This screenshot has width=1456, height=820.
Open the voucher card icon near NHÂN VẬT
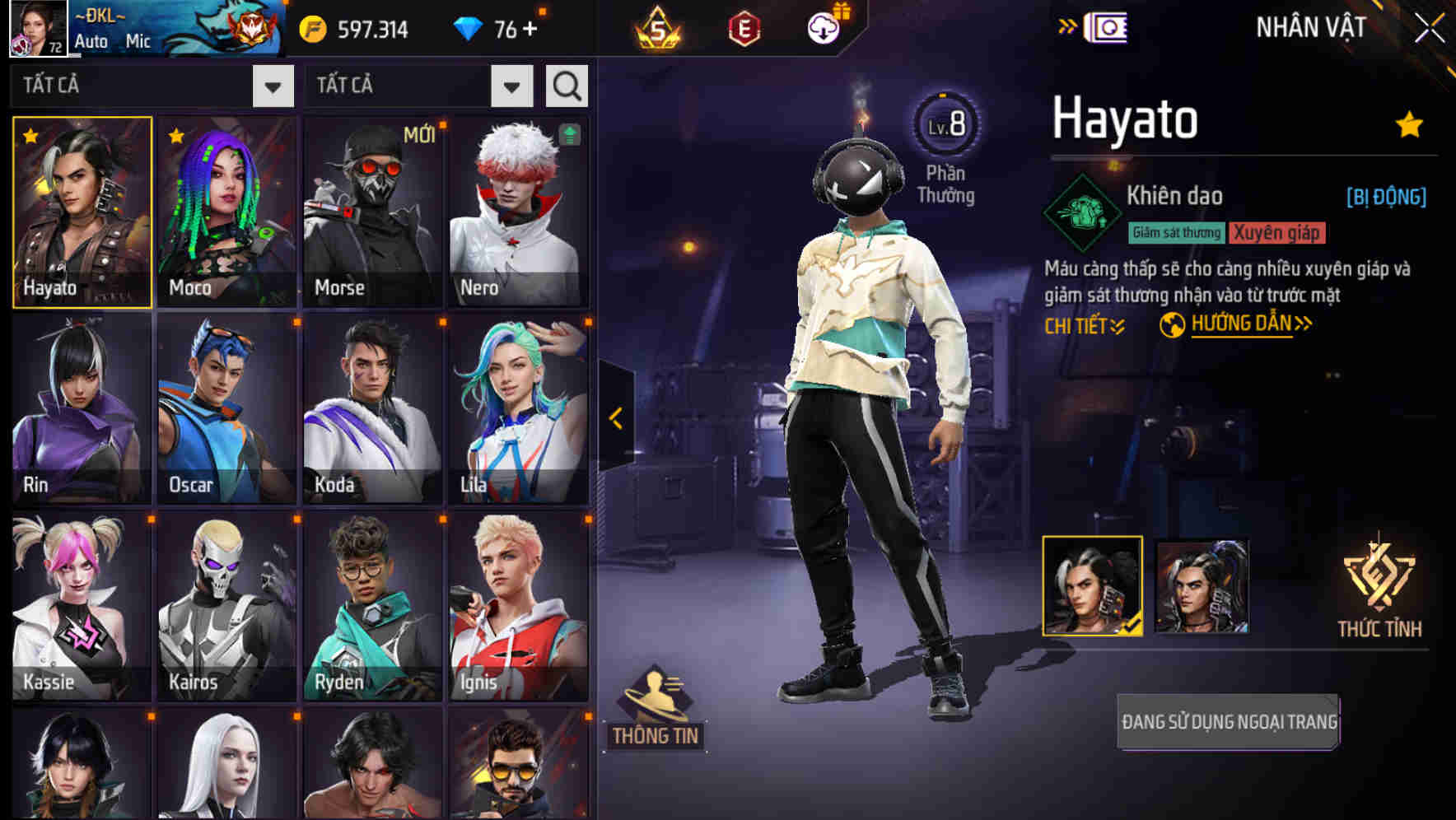(1104, 26)
